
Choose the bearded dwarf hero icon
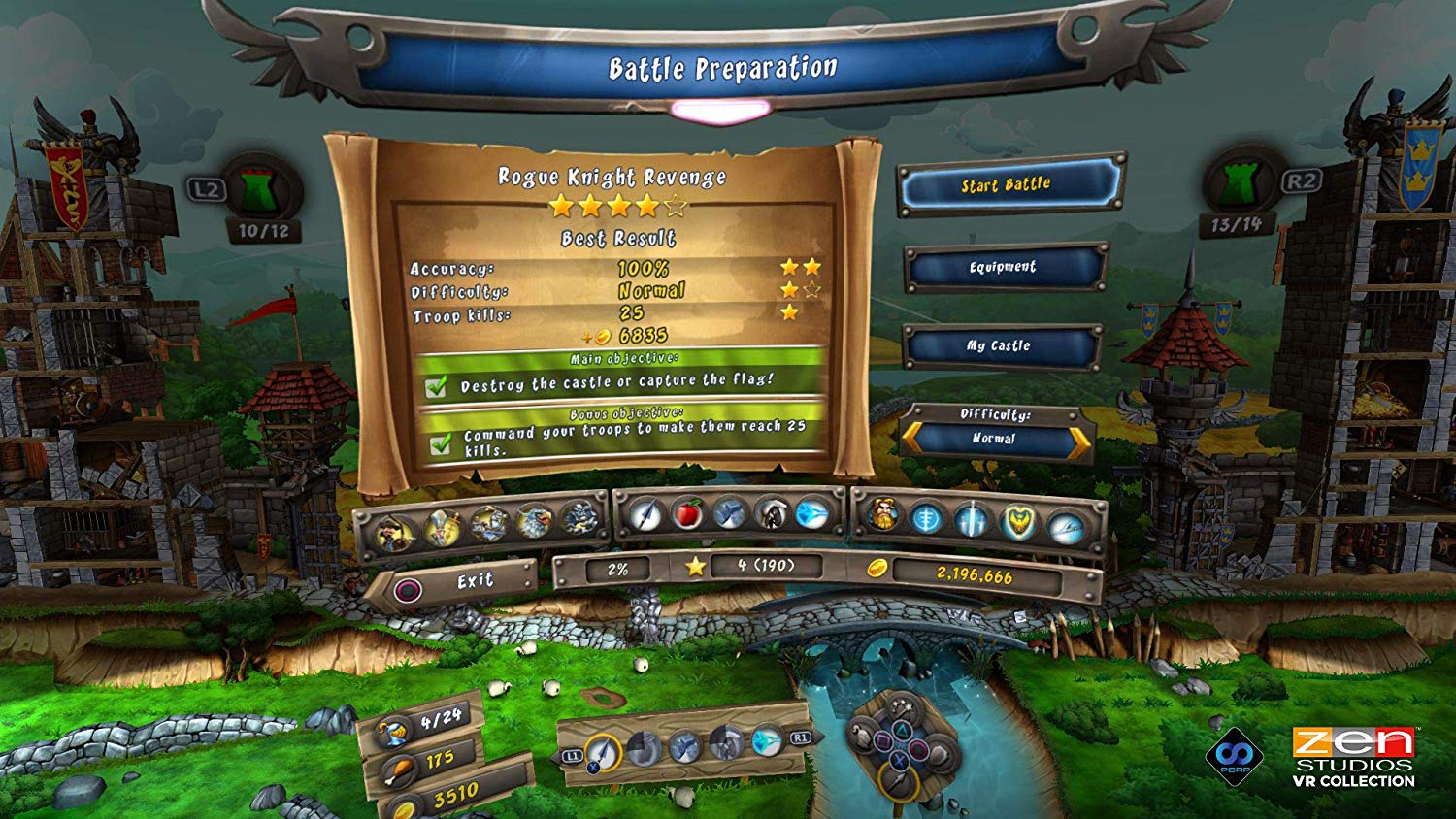click(x=882, y=516)
